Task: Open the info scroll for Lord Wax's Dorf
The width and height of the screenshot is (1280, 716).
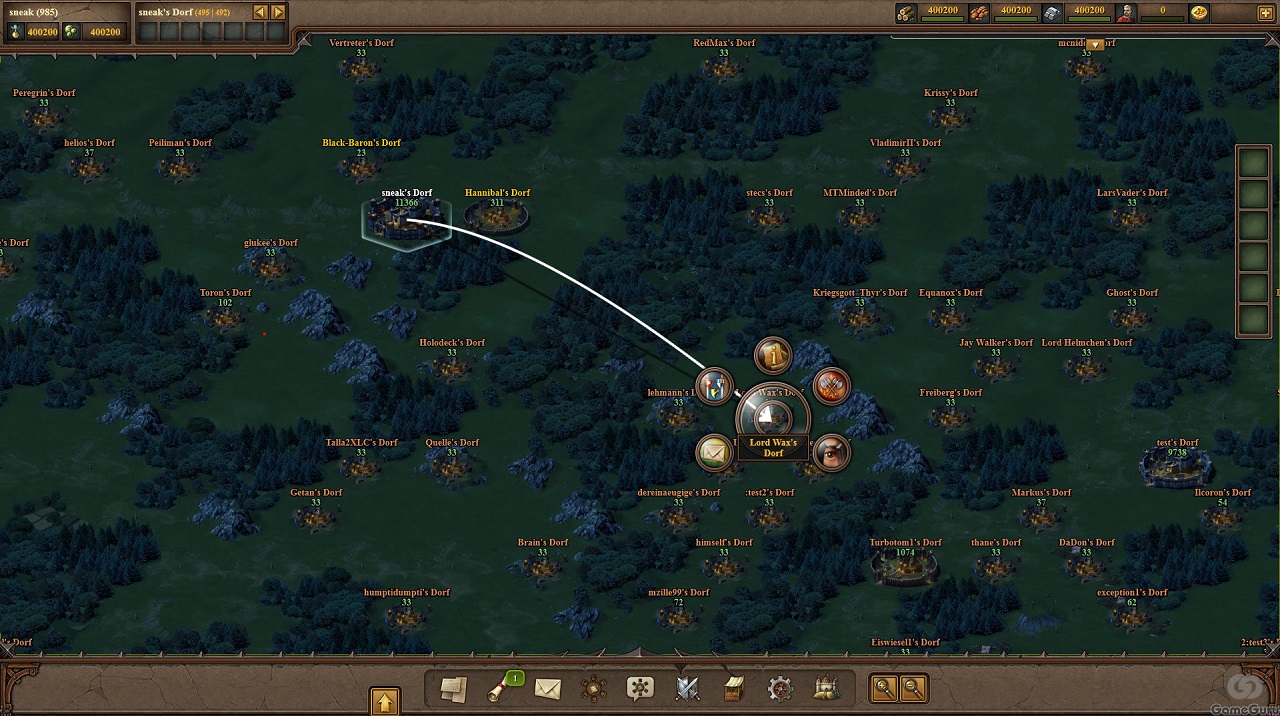Action: point(772,355)
